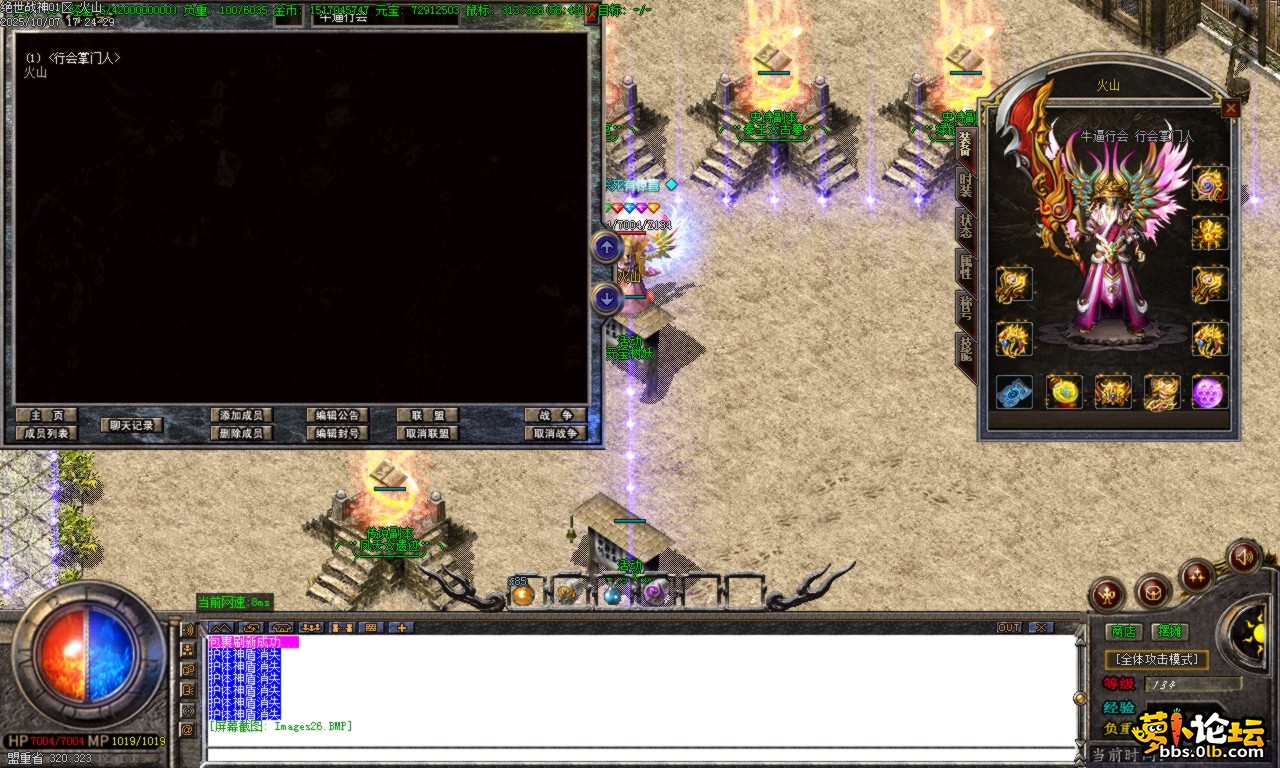Remove a member via 删除成员

tap(242, 433)
